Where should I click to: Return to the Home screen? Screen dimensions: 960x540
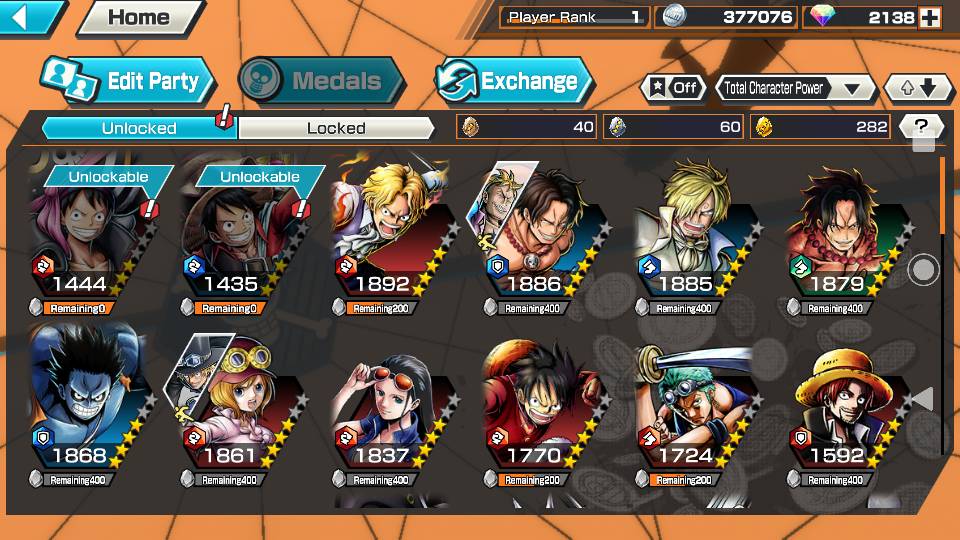139,17
